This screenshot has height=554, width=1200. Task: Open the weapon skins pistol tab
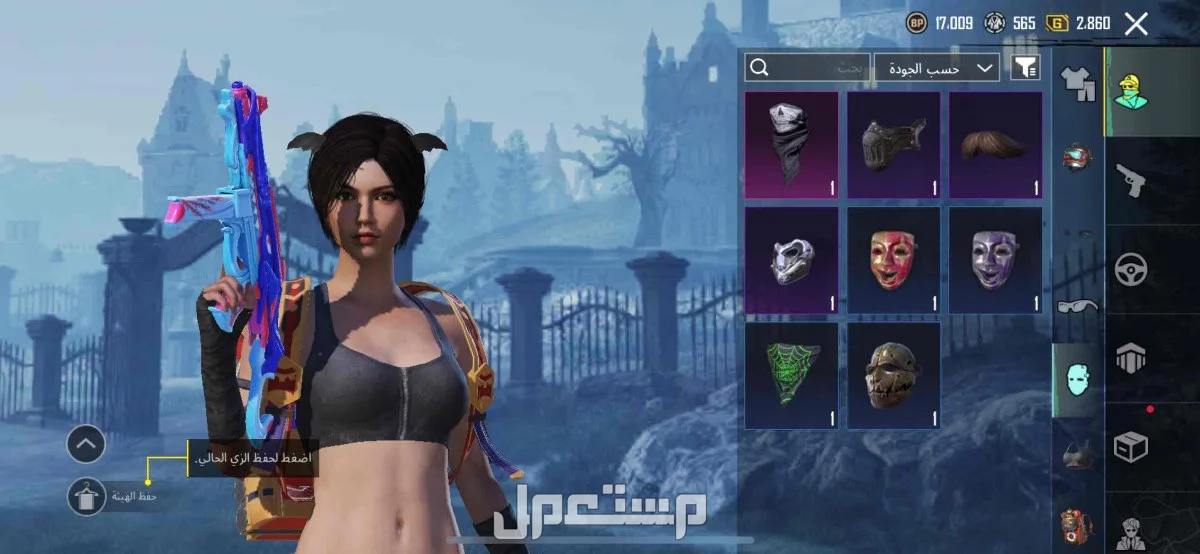(x=1131, y=180)
